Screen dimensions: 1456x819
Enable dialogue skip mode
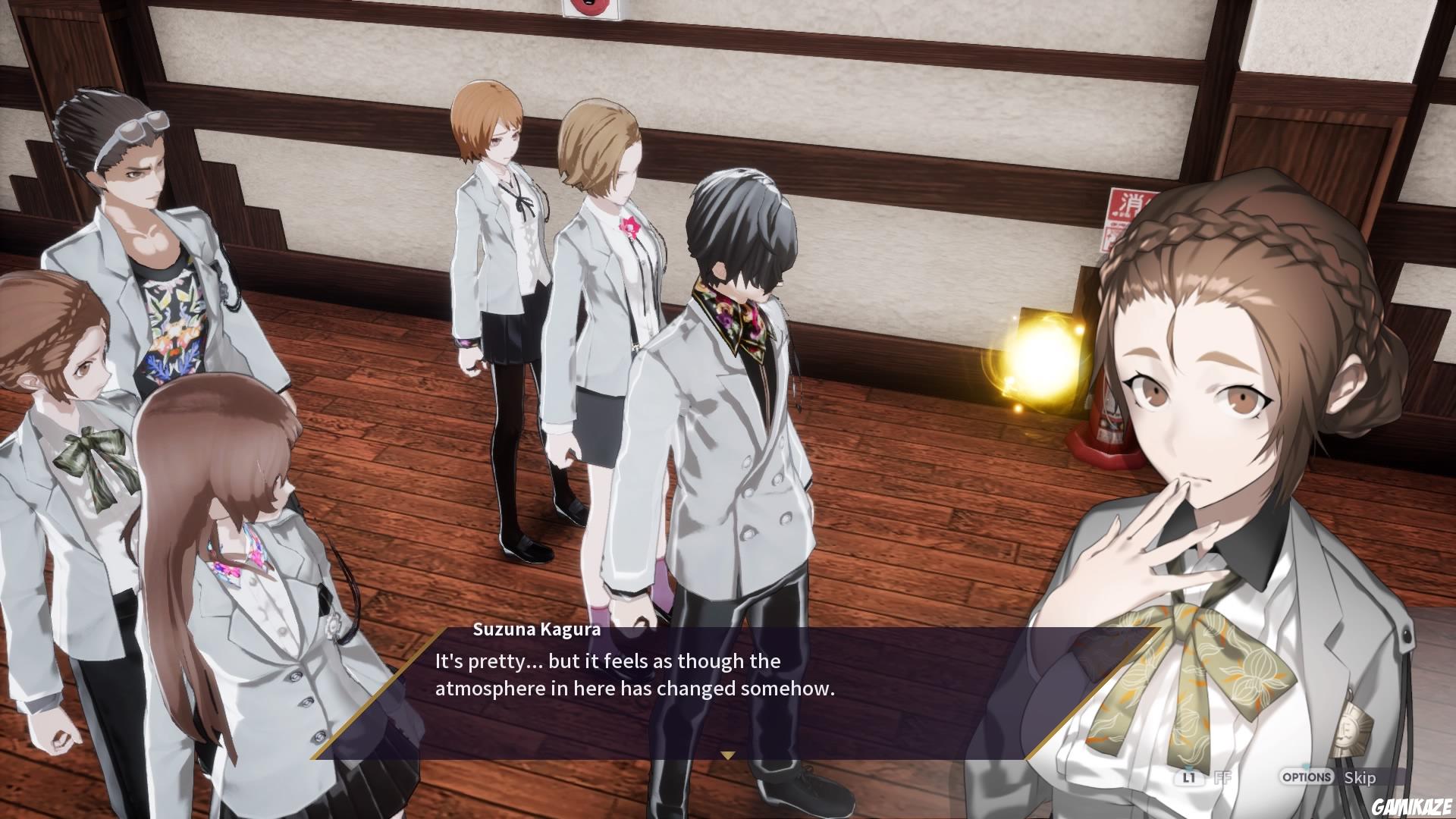click(1361, 778)
